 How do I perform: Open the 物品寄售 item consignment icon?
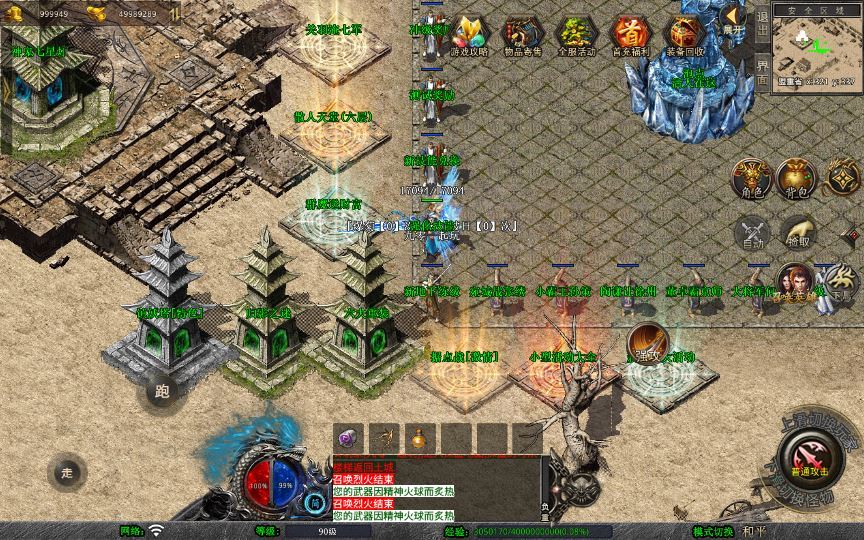click(521, 35)
